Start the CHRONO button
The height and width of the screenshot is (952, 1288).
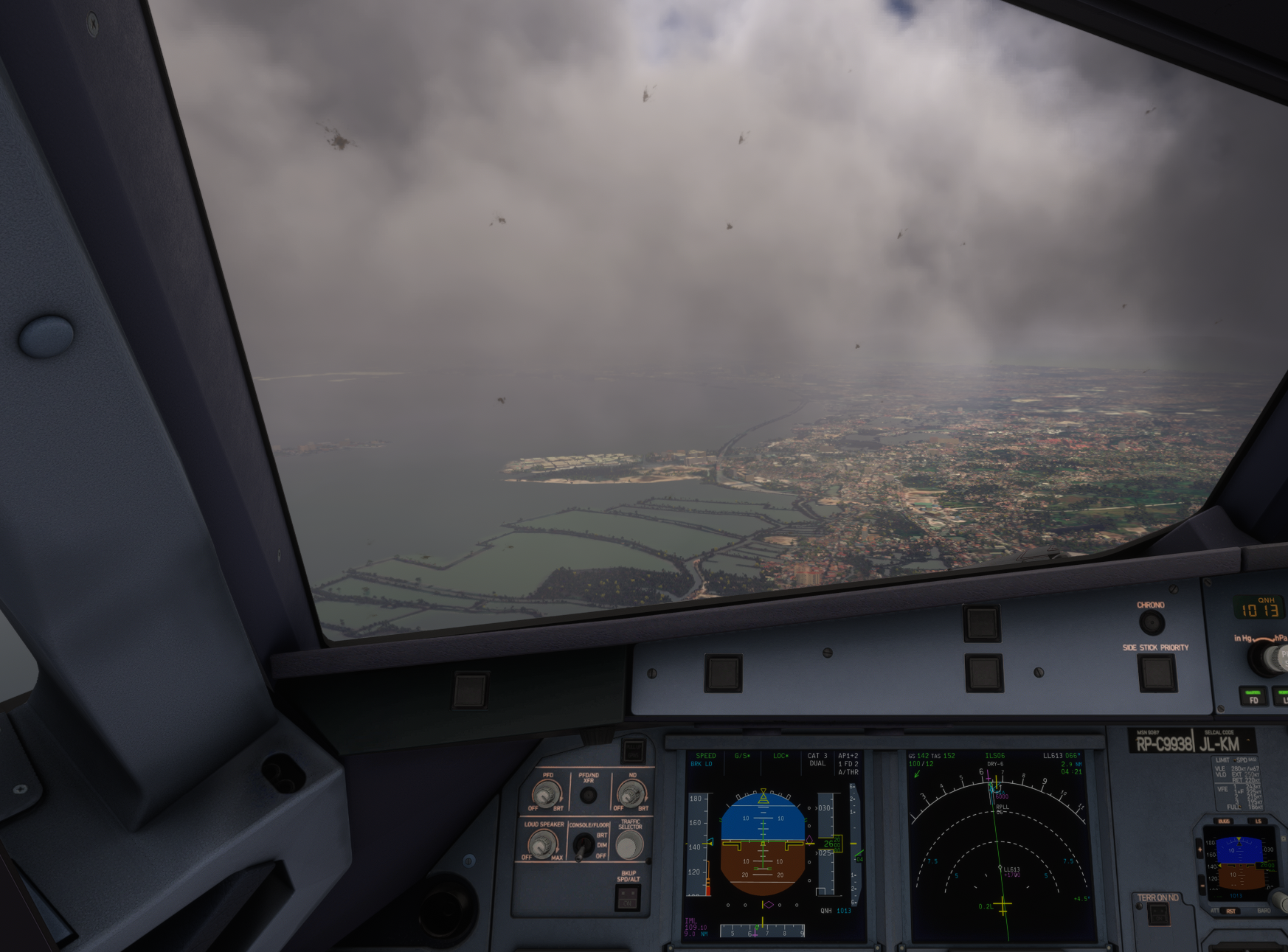click(1151, 623)
